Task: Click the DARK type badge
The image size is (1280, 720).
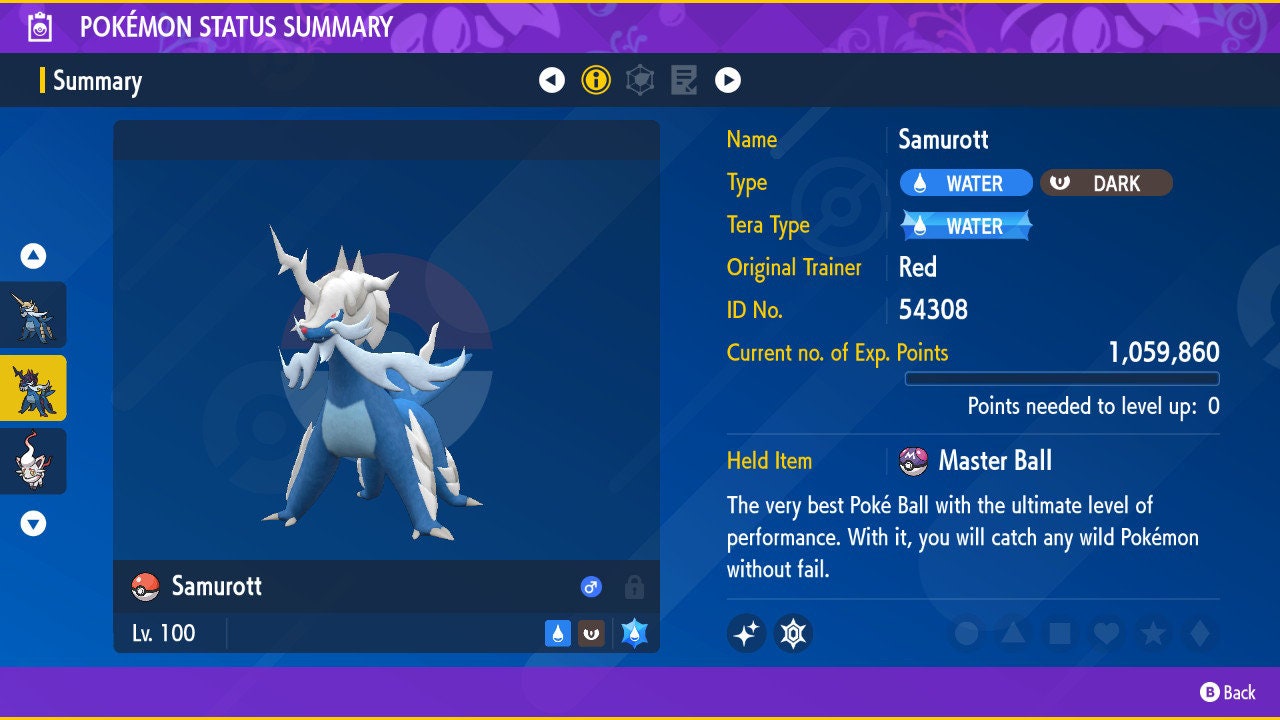Action: coord(1106,182)
